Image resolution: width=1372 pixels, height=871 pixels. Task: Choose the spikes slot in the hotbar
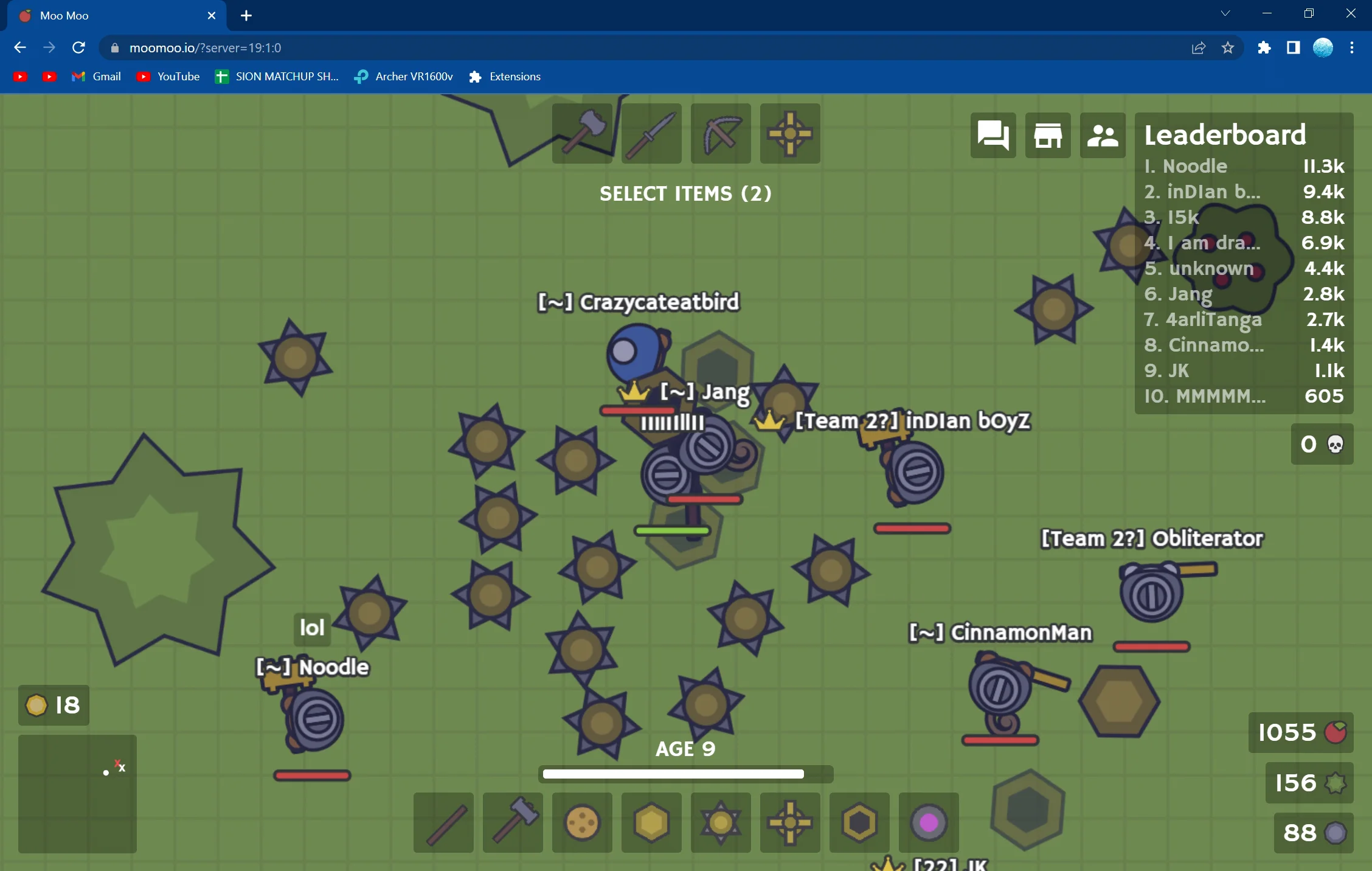tap(721, 822)
